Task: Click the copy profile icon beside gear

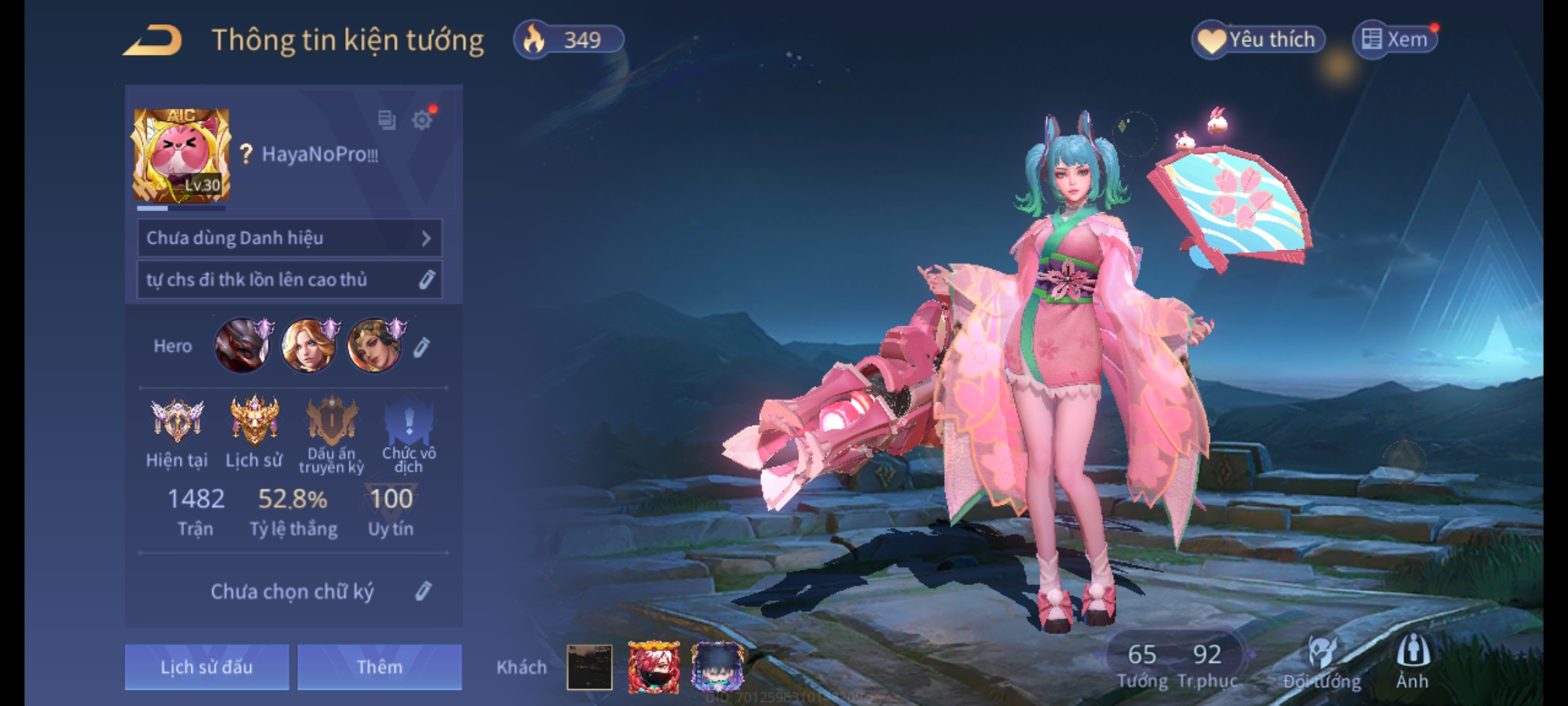Action: (x=387, y=120)
